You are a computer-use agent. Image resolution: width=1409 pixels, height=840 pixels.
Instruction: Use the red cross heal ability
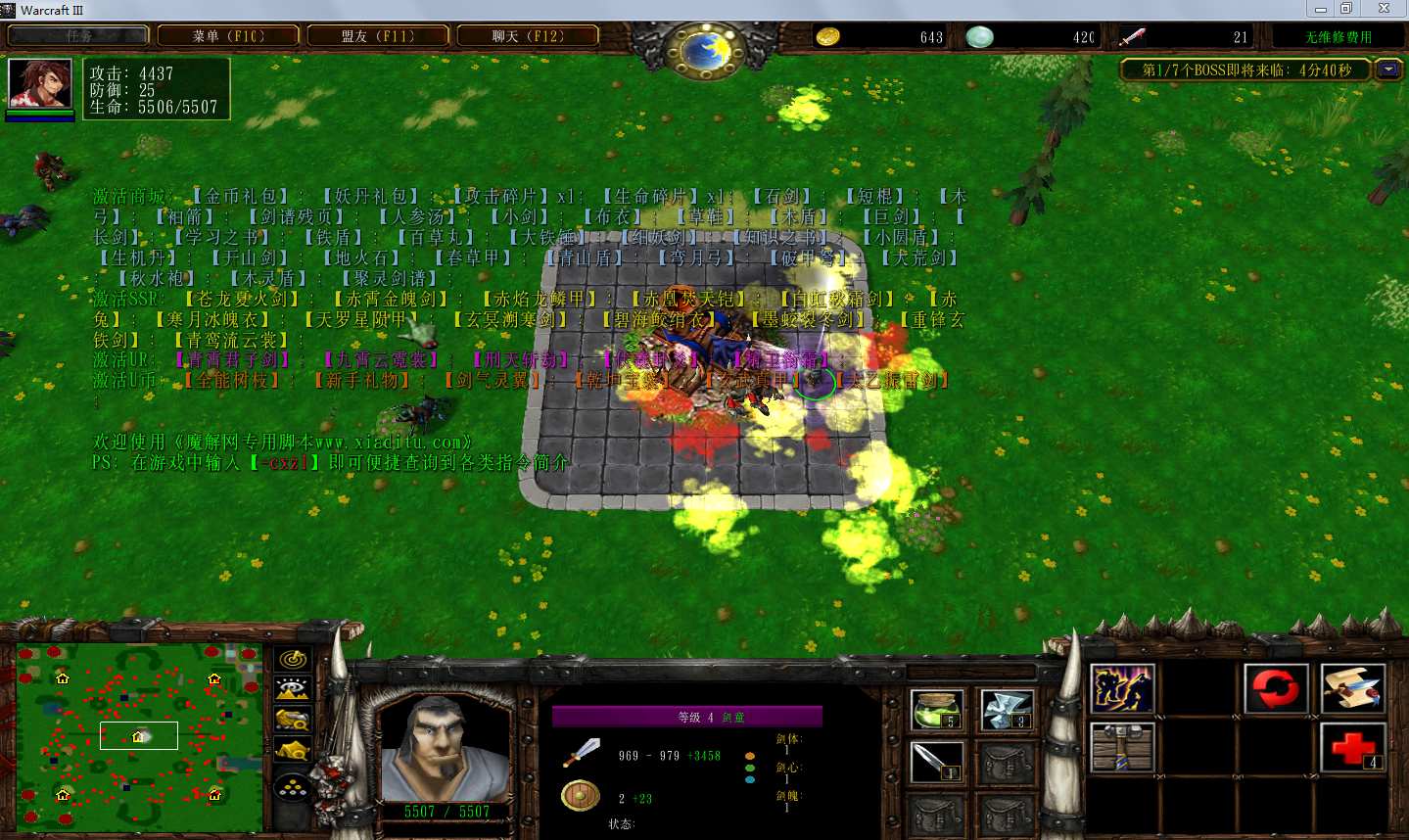tap(1352, 747)
